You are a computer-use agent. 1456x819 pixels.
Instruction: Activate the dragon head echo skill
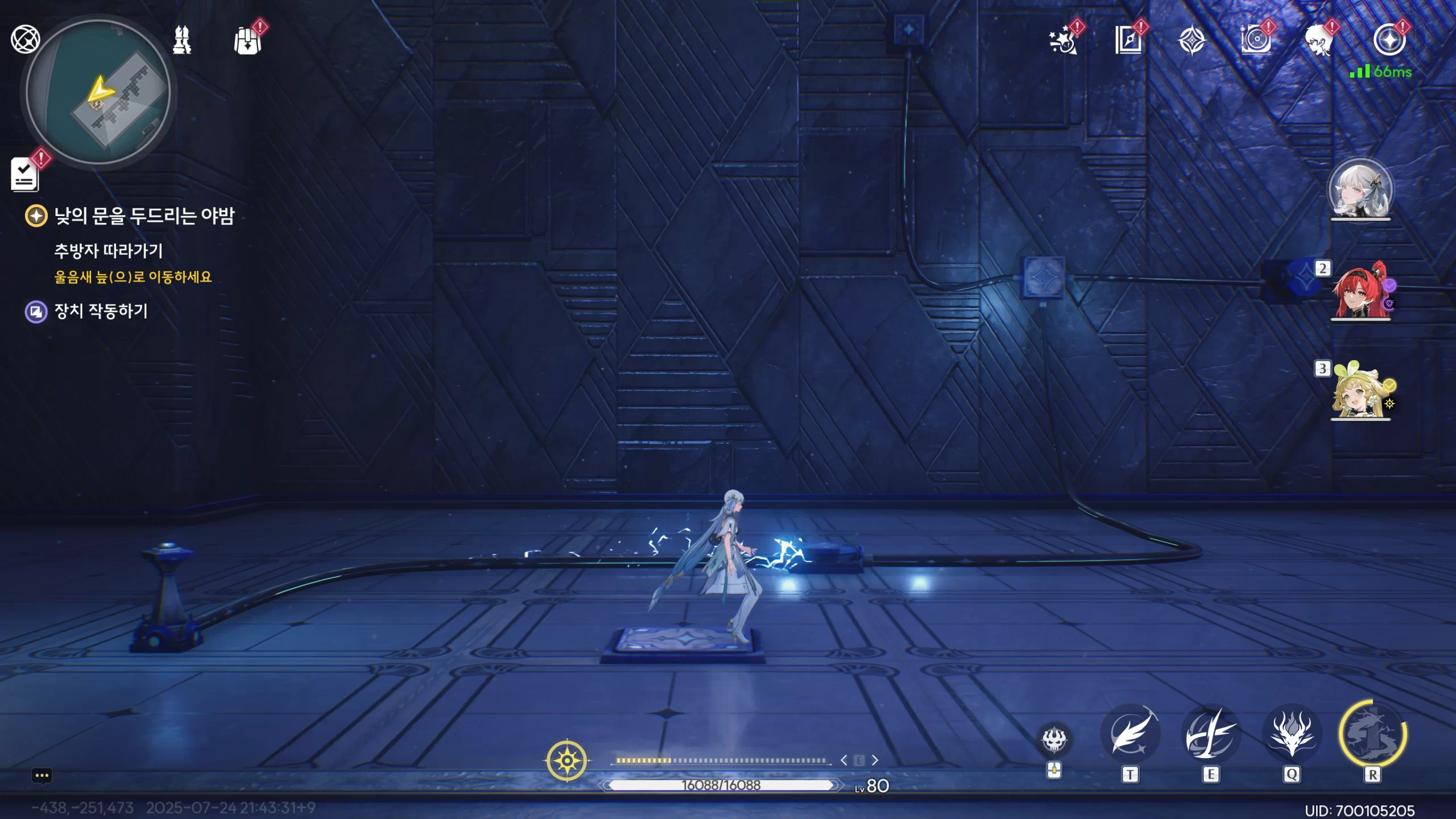coord(1292,734)
